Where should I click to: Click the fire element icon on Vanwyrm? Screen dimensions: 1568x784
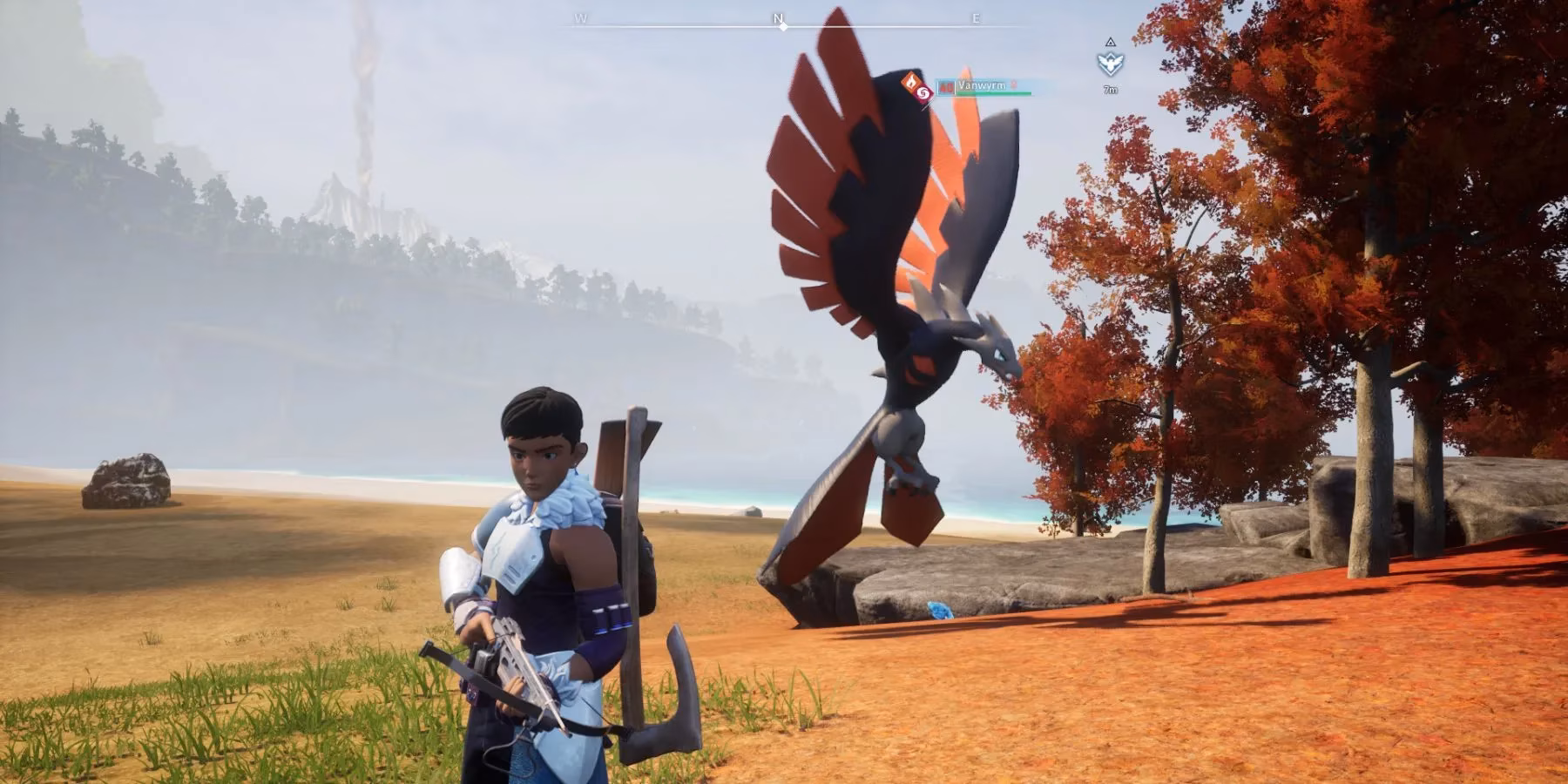click(911, 82)
